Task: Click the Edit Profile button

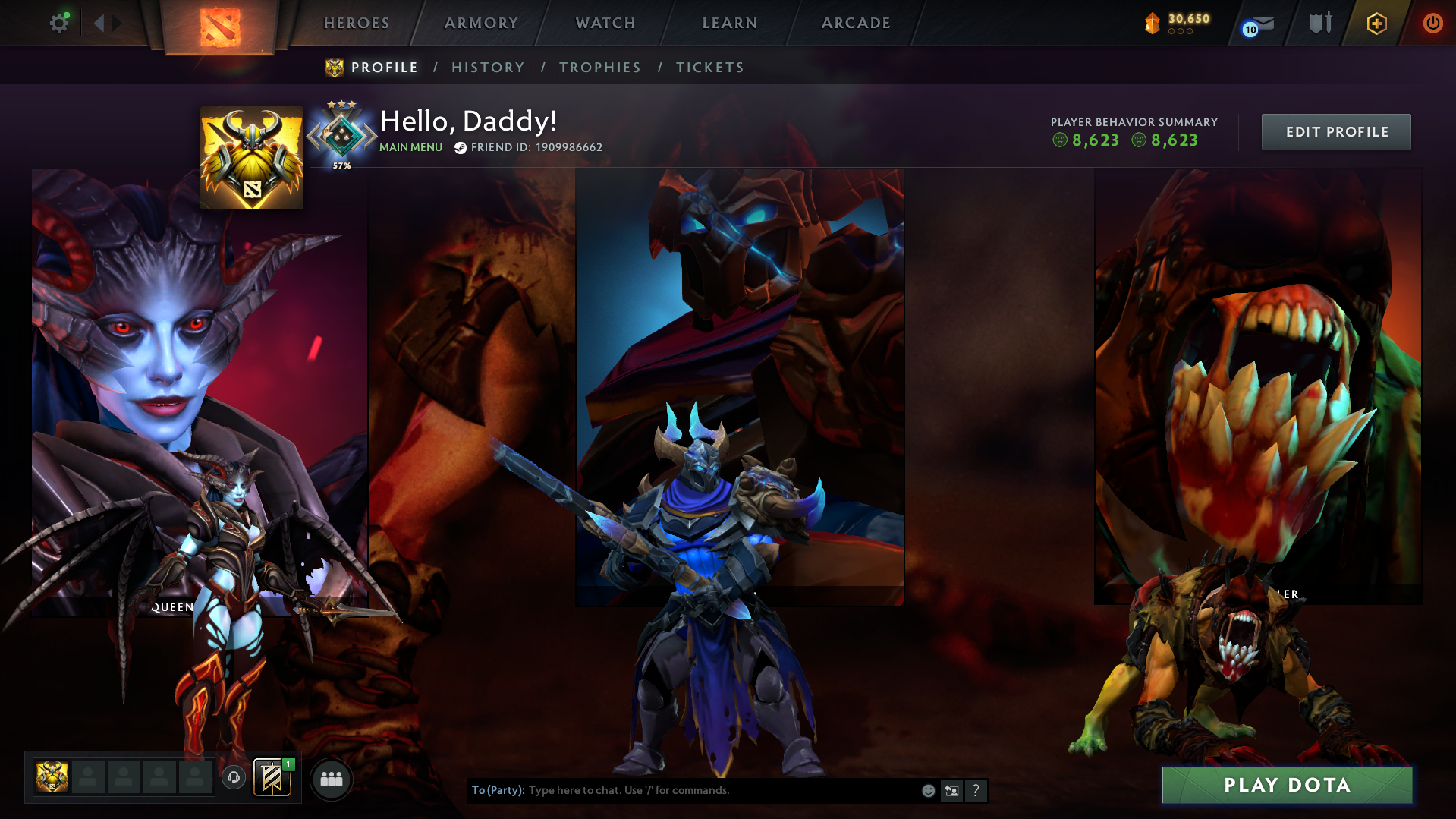Action: pyautogui.click(x=1336, y=132)
